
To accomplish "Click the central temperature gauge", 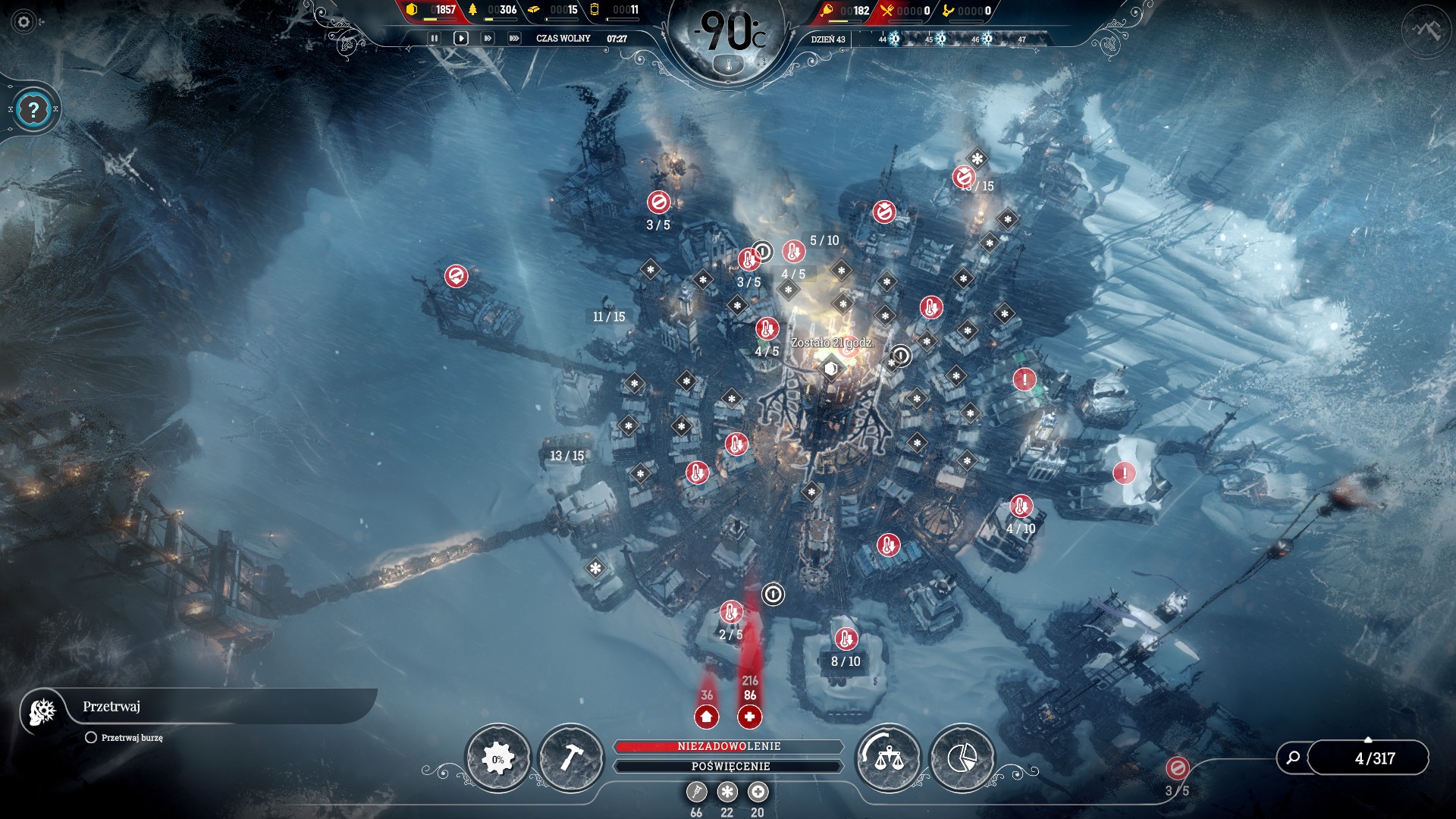I will (x=728, y=38).
